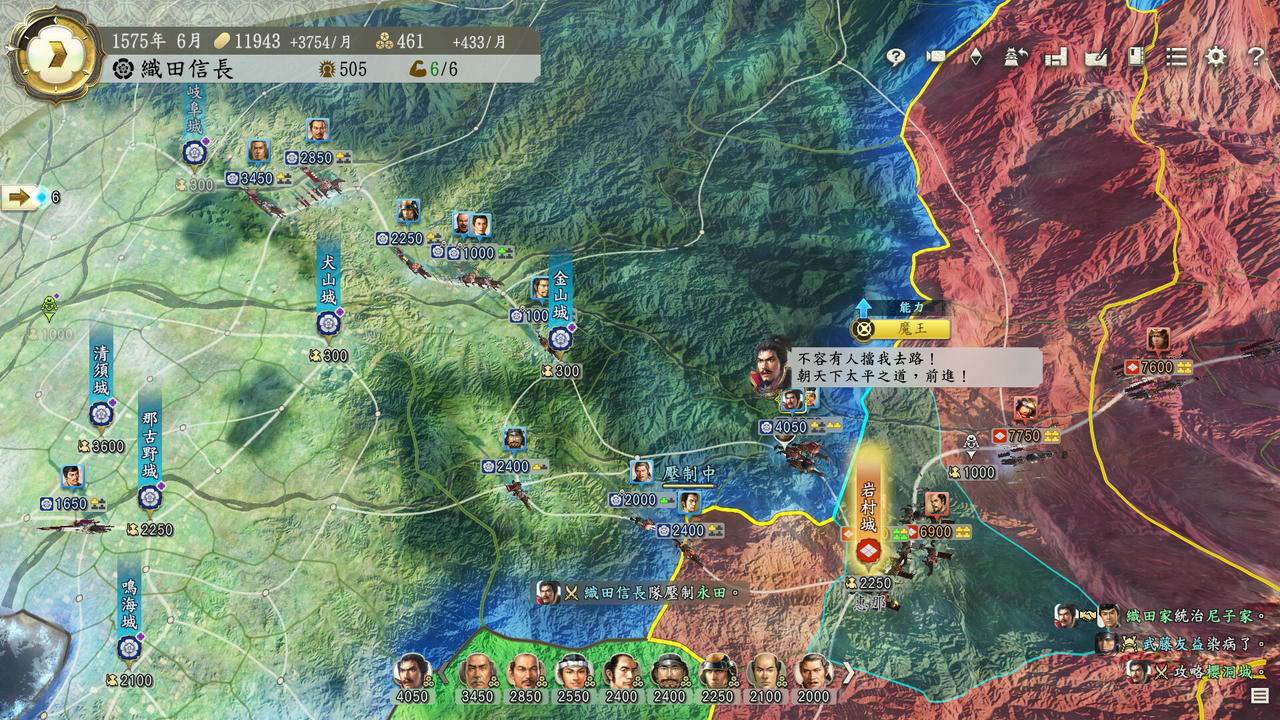This screenshot has height=720, width=1280.
Task: Select the 4050 troop commander portrait at bottom
Action: 412,674
